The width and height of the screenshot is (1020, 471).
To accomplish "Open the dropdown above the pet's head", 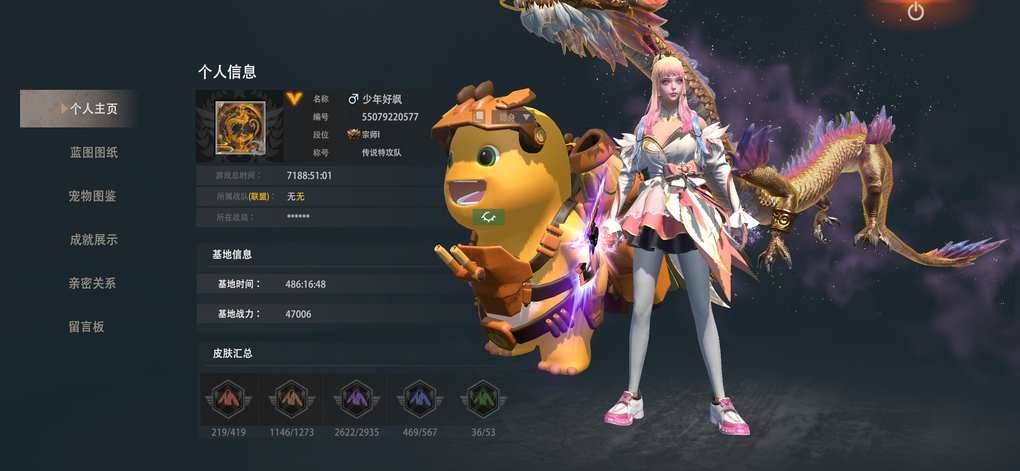I will (x=526, y=117).
